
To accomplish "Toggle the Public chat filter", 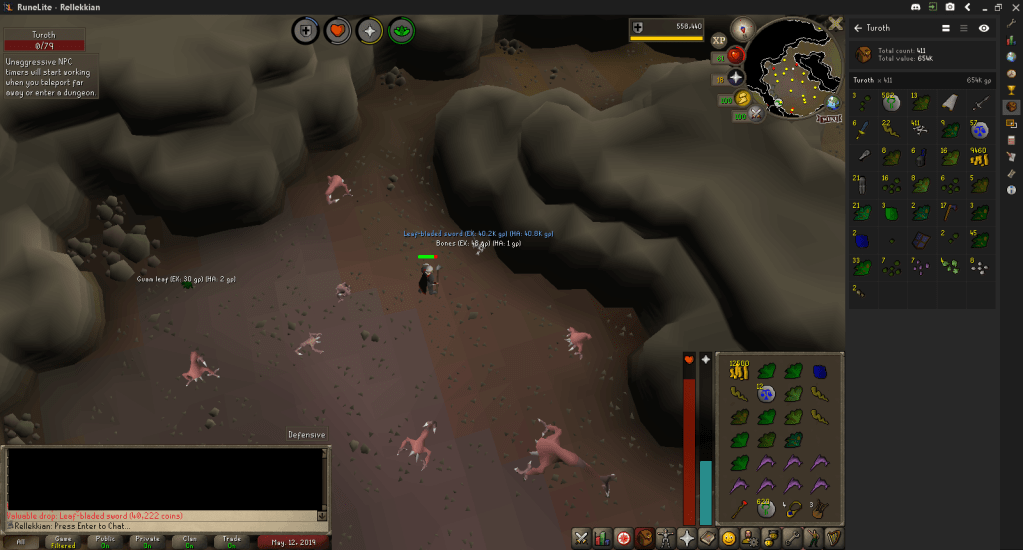I will pyautogui.click(x=105, y=541).
